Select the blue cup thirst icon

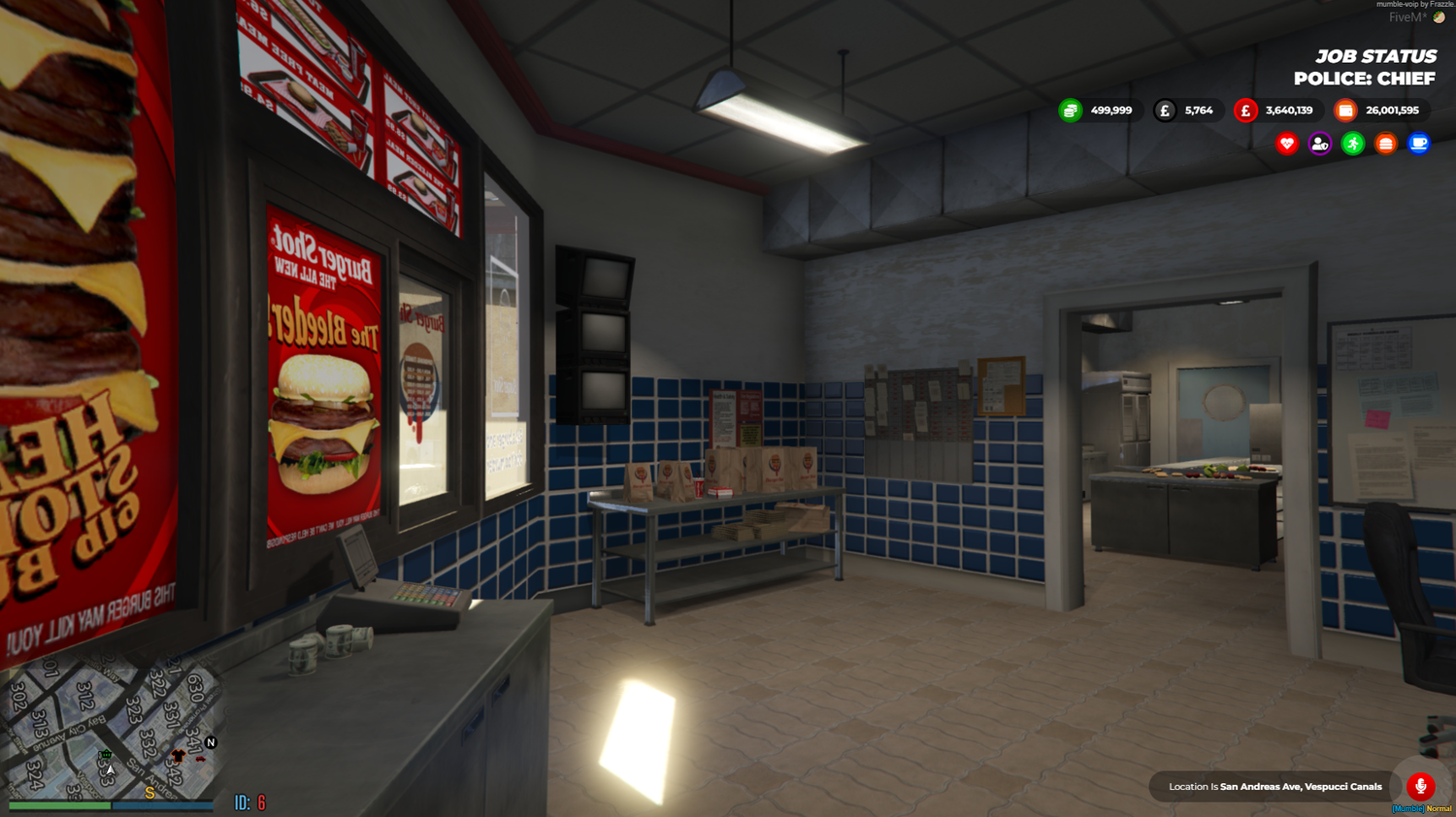click(1418, 143)
